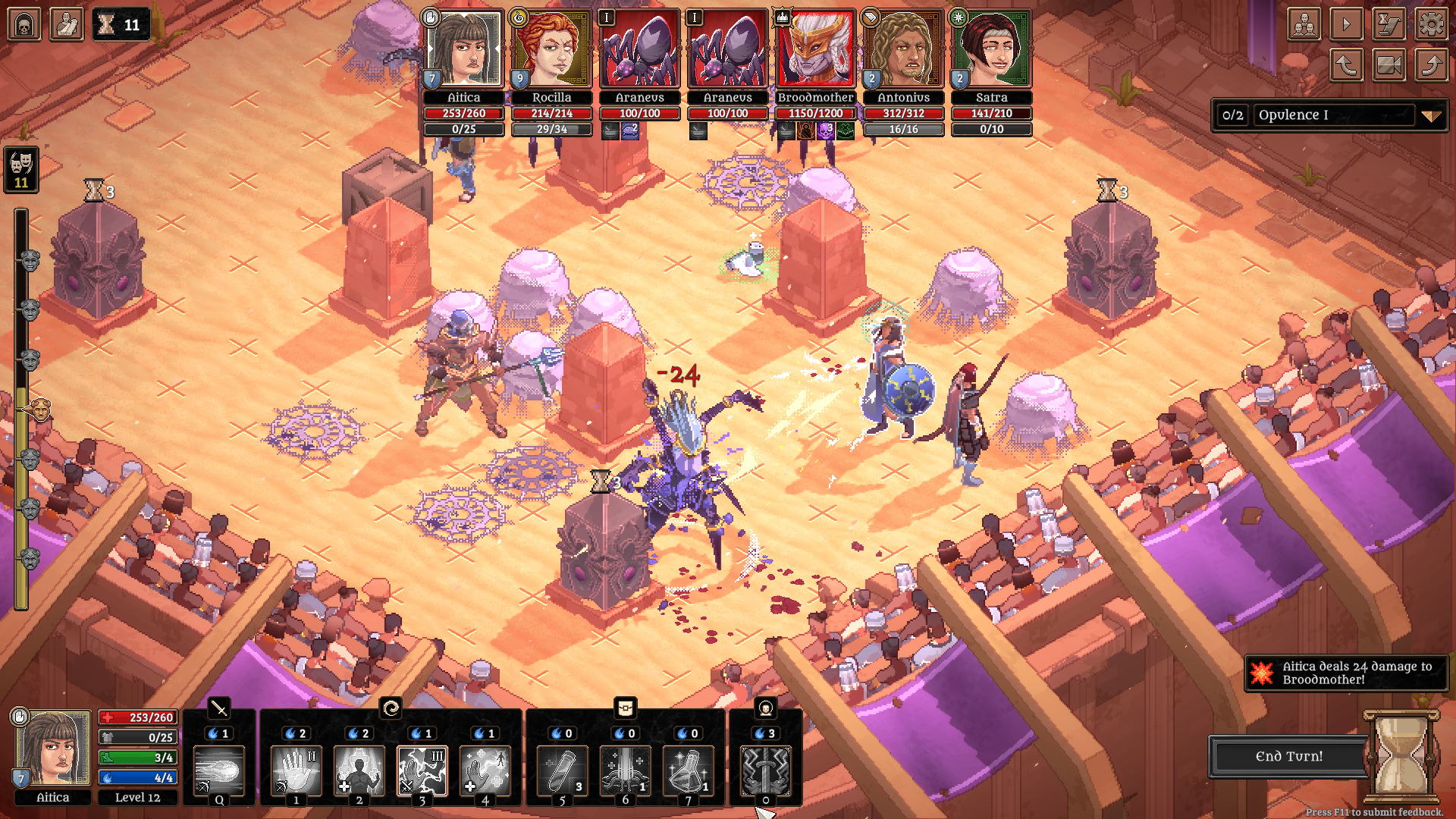
Task: Rotate view with the left curved arrow
Action: point(1346,65)
